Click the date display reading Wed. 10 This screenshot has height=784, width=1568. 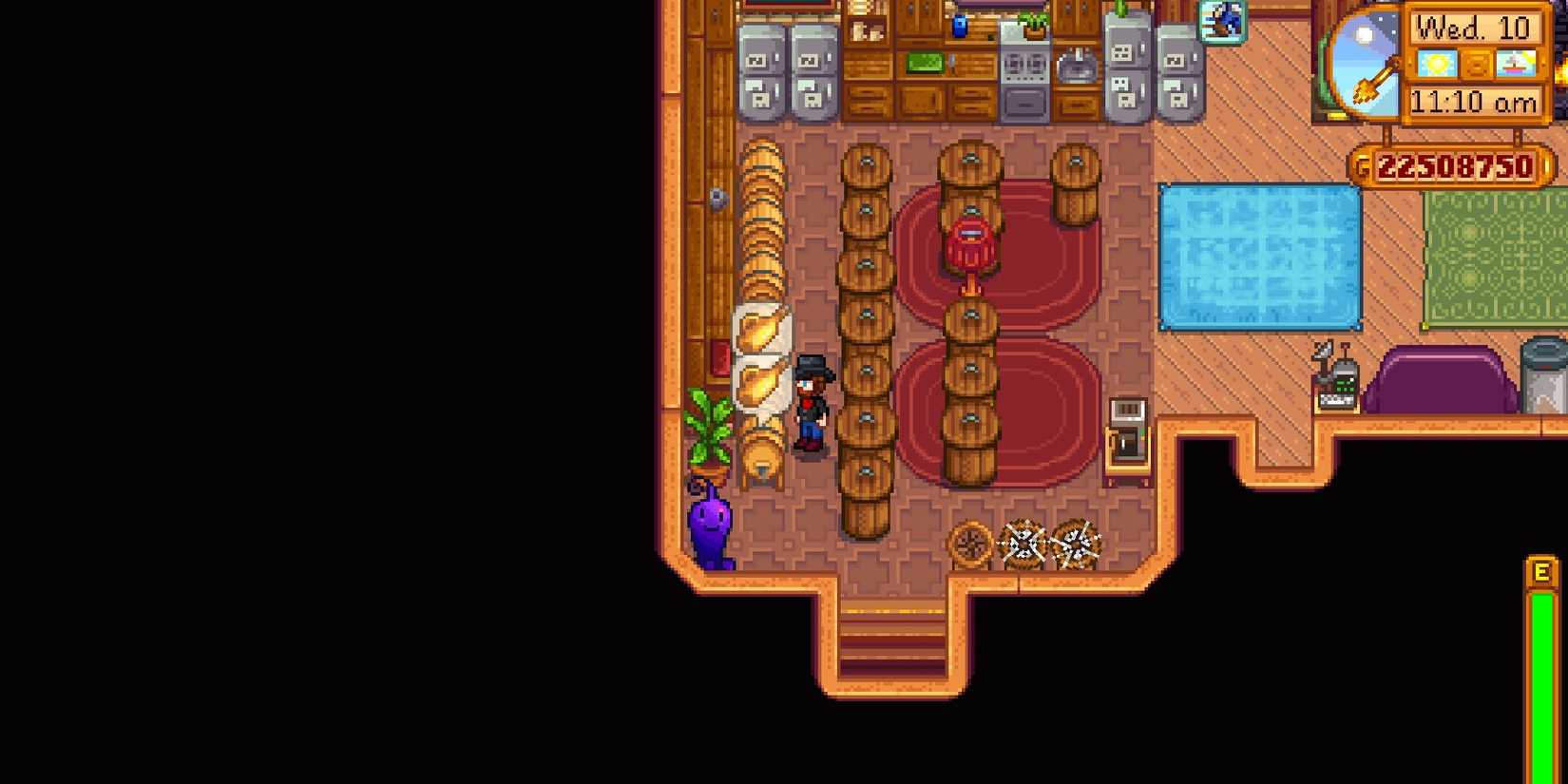click(x=1475, y=29)
